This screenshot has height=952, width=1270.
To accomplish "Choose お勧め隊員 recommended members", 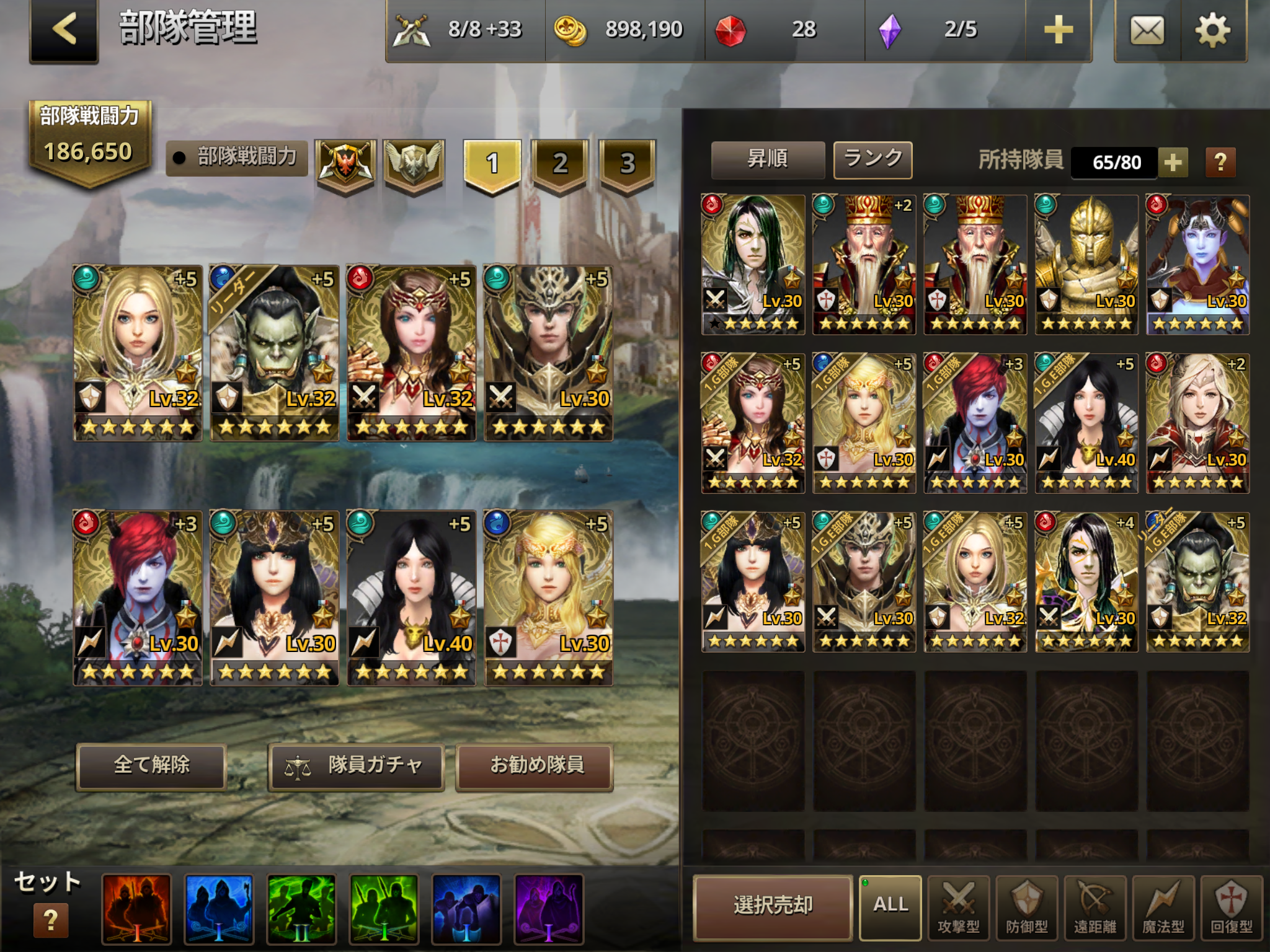I will (x=535, y=766).
